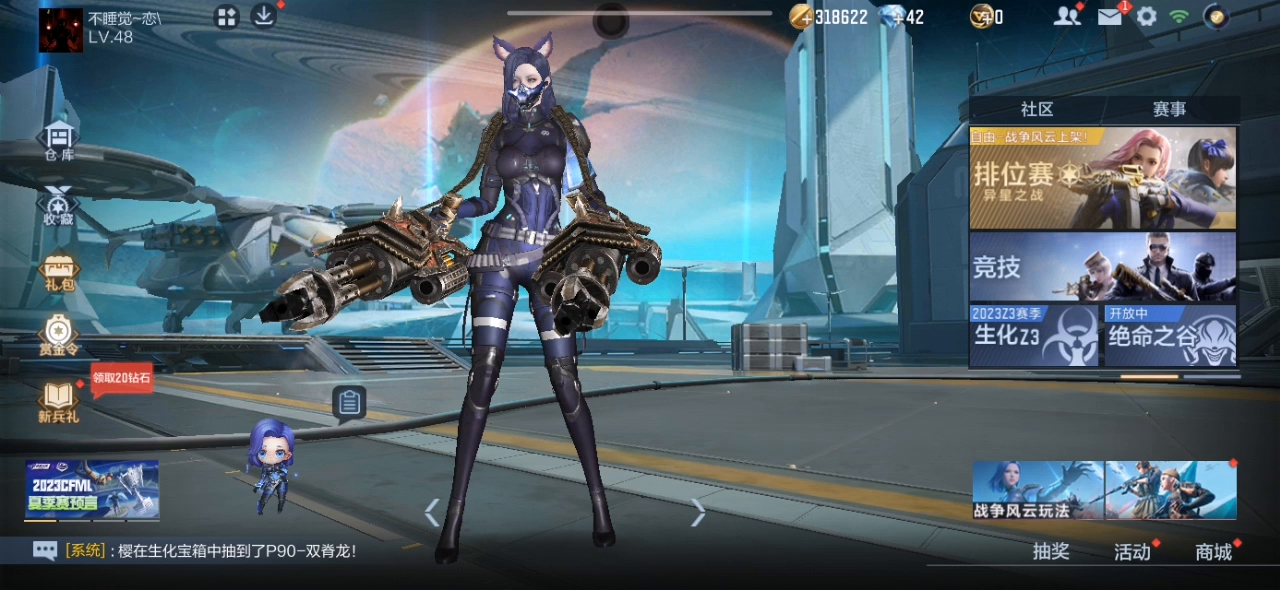The width and height of the screenshot is (1280, 590).
Task: Switch to the 赛事 events tab
Action: coord(1169,109)
